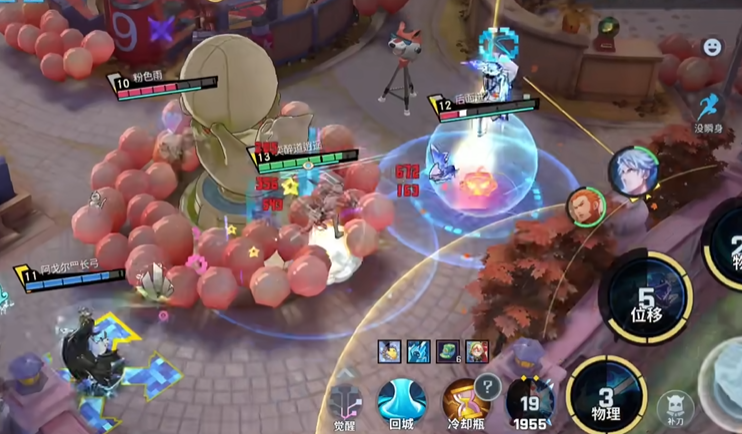Select the yellow duck item icon
This screenshot has height=434, width=742.
click(x=389, y=351)
